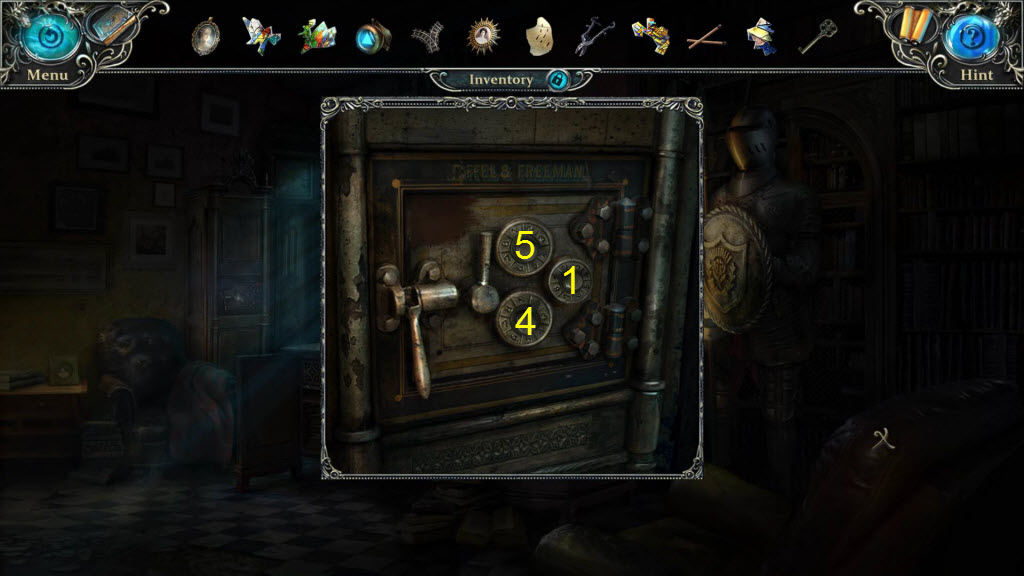
Task: Select the ornate key item
Action: coord(817,37)
